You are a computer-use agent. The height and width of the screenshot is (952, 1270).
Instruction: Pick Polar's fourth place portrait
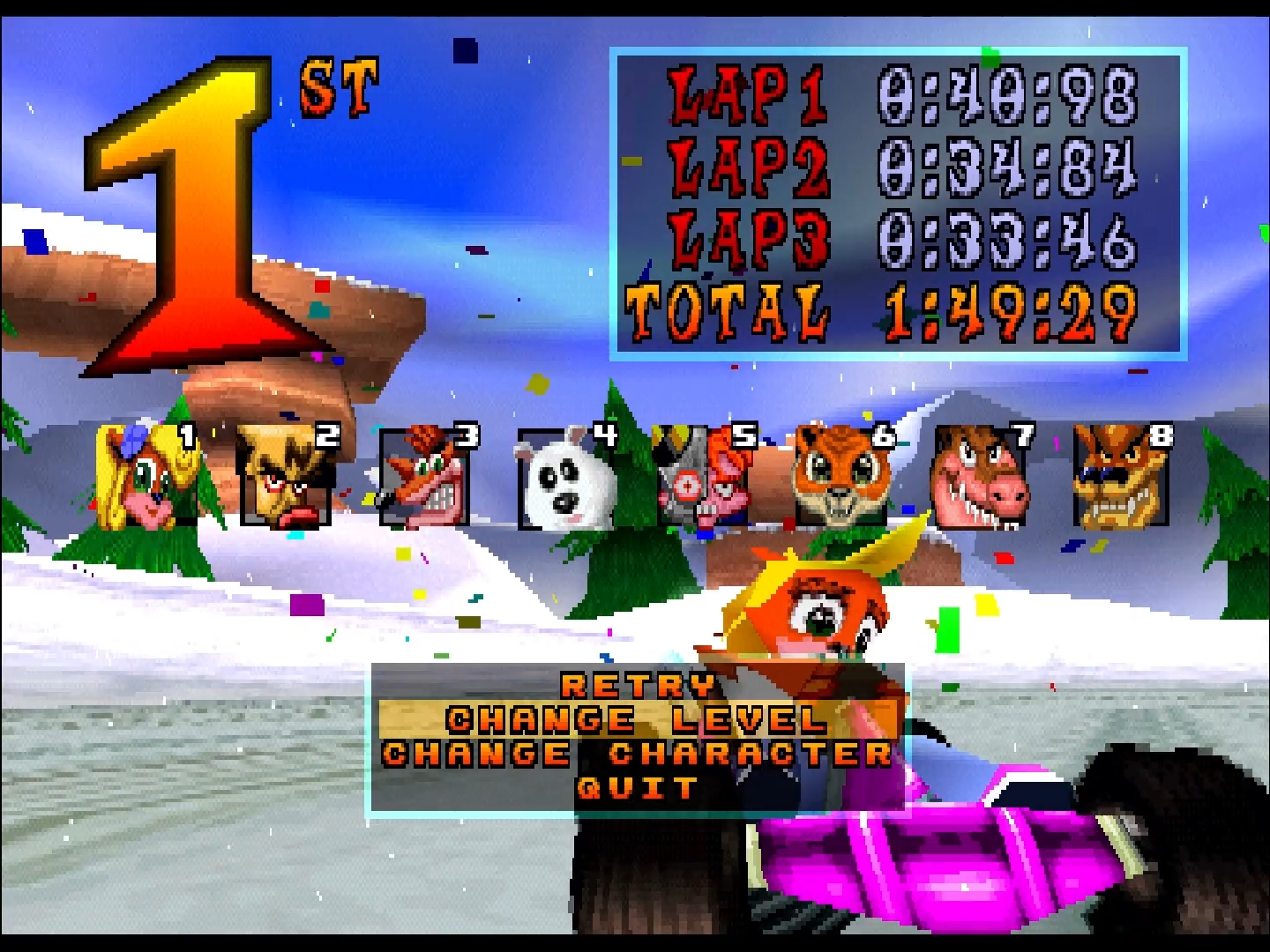pyautogui.click(x=564, y=477)
